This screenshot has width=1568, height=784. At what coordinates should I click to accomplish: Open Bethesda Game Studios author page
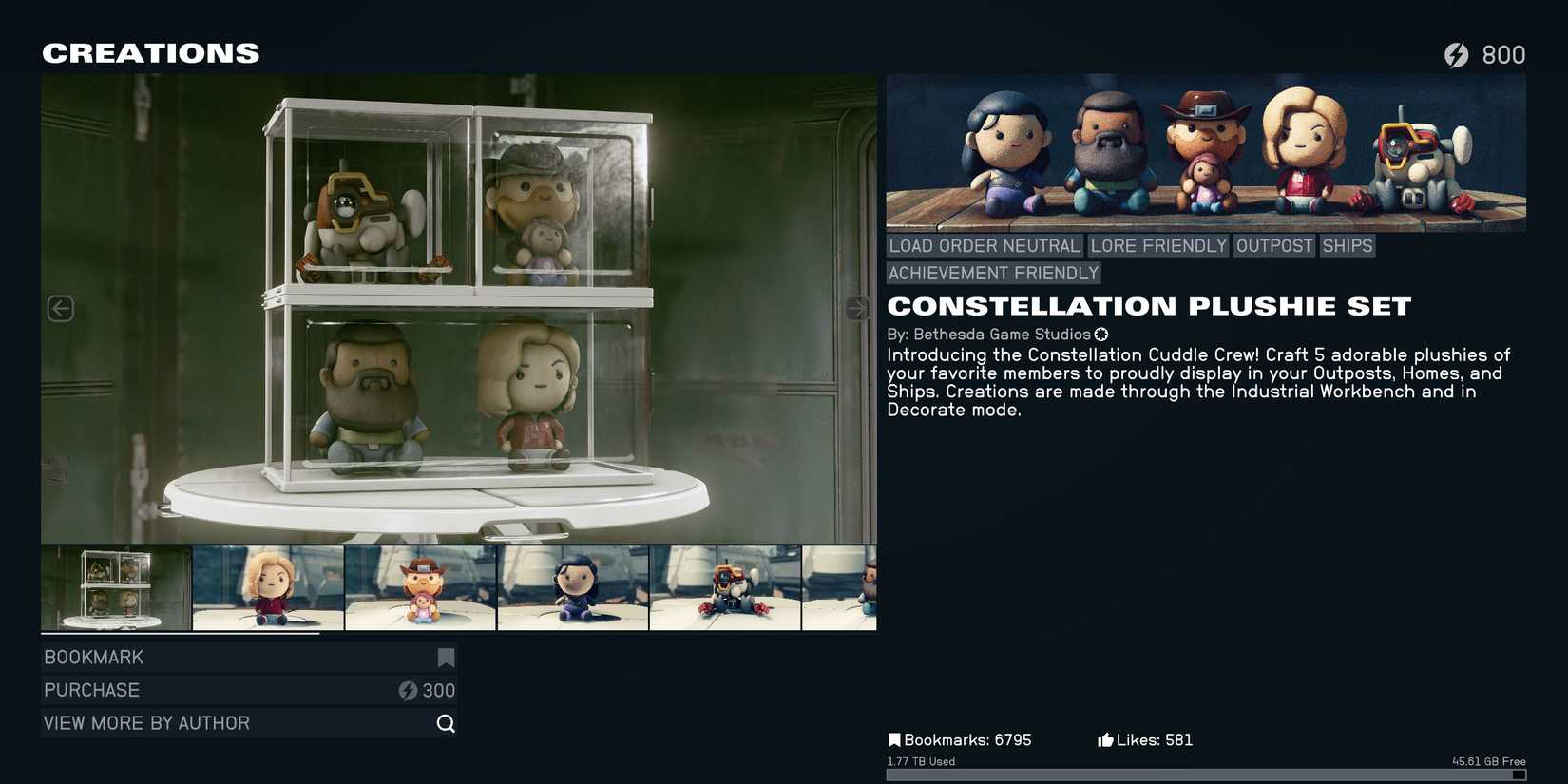tap(1001, 334)
